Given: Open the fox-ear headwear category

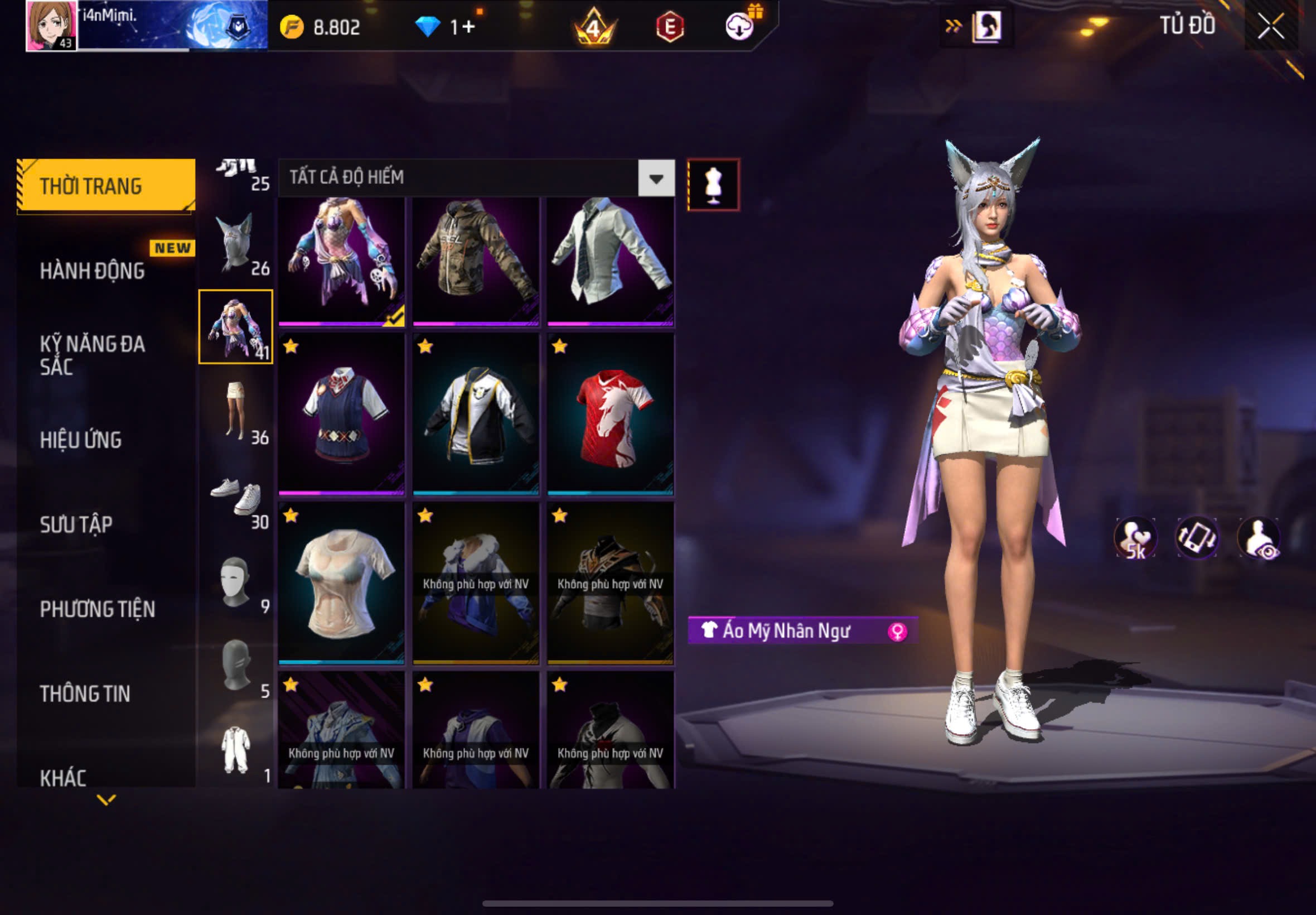Looking at the screenshot, I should (x=236, y=244).
